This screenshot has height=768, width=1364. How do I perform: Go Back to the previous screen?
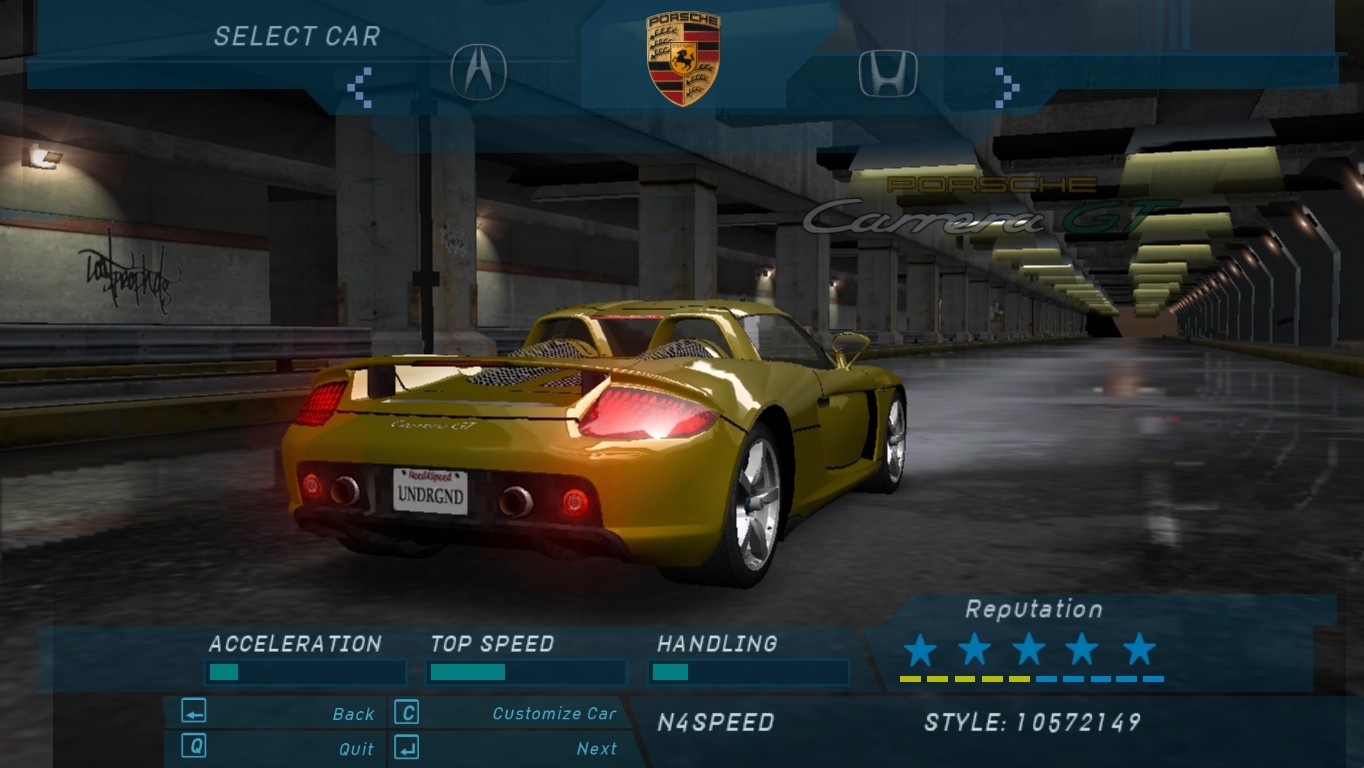point(353,714)
